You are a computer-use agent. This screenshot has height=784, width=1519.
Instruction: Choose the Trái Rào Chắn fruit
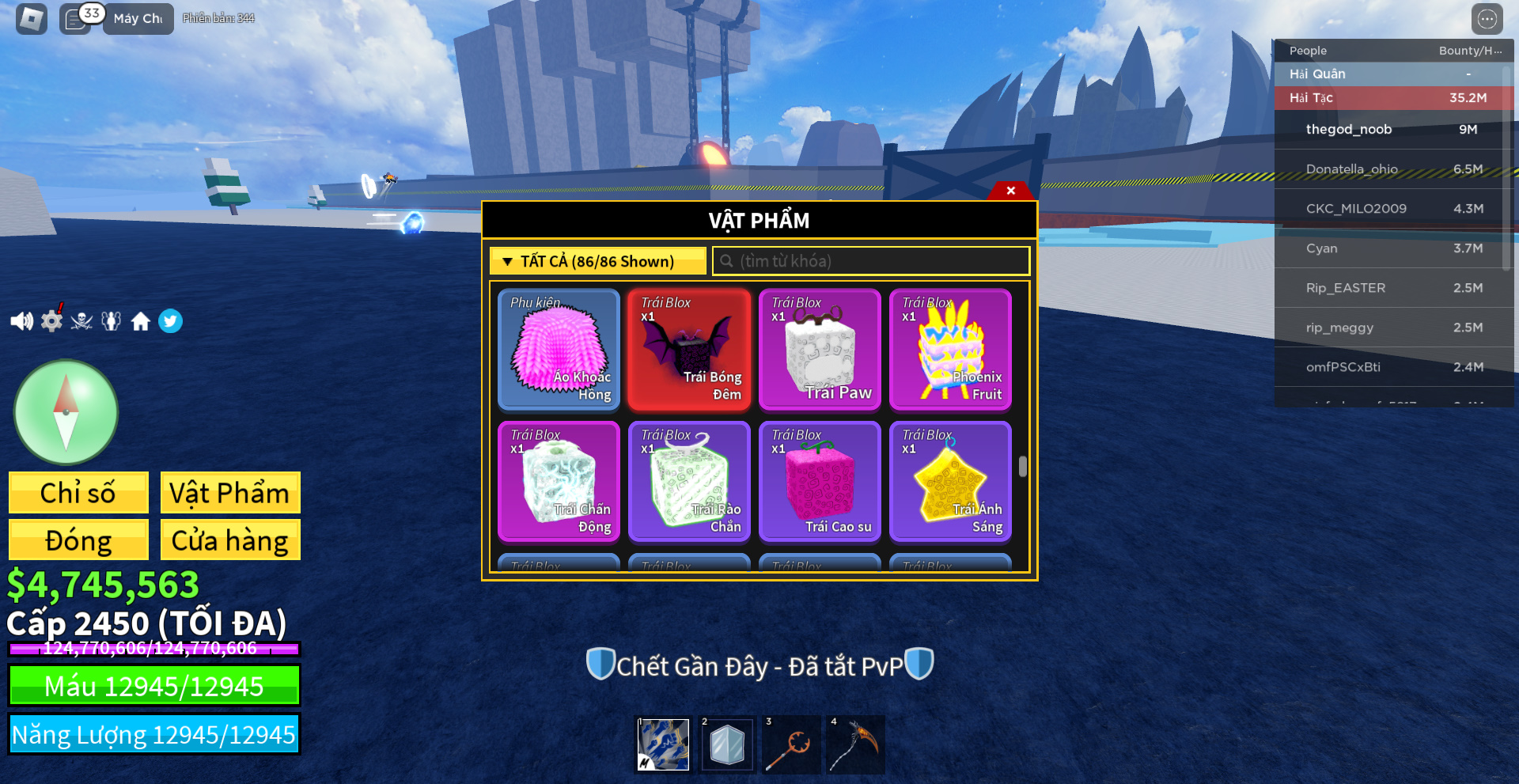tap(689, 482)
